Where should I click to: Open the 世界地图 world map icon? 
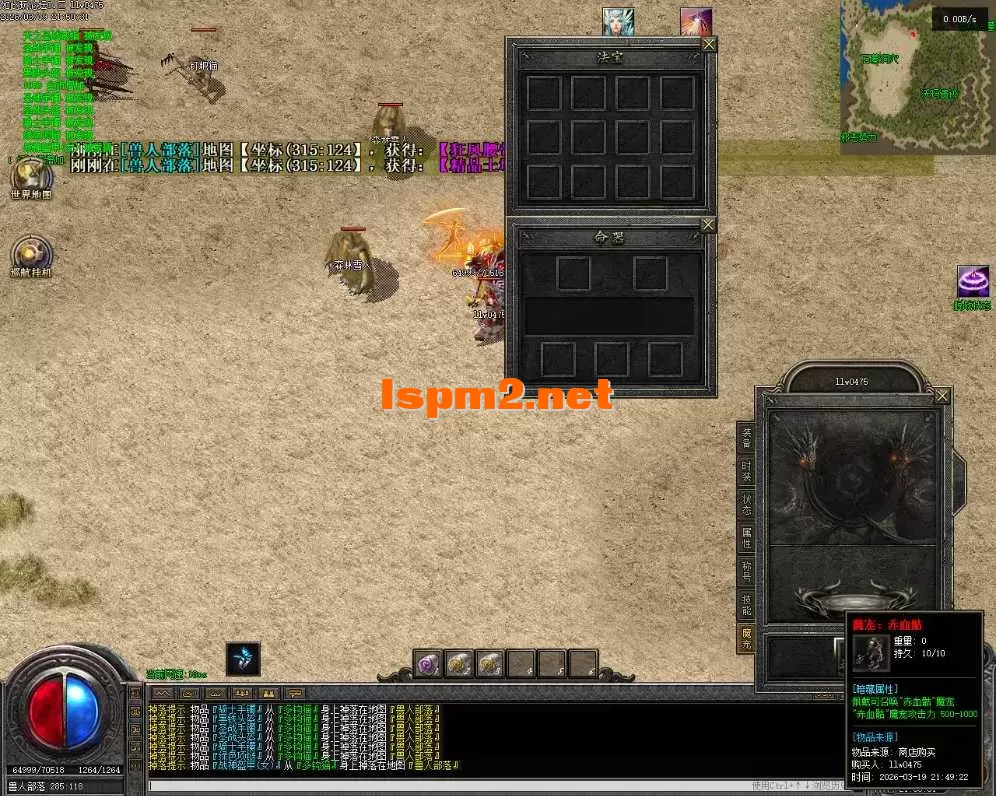(30, 178)
